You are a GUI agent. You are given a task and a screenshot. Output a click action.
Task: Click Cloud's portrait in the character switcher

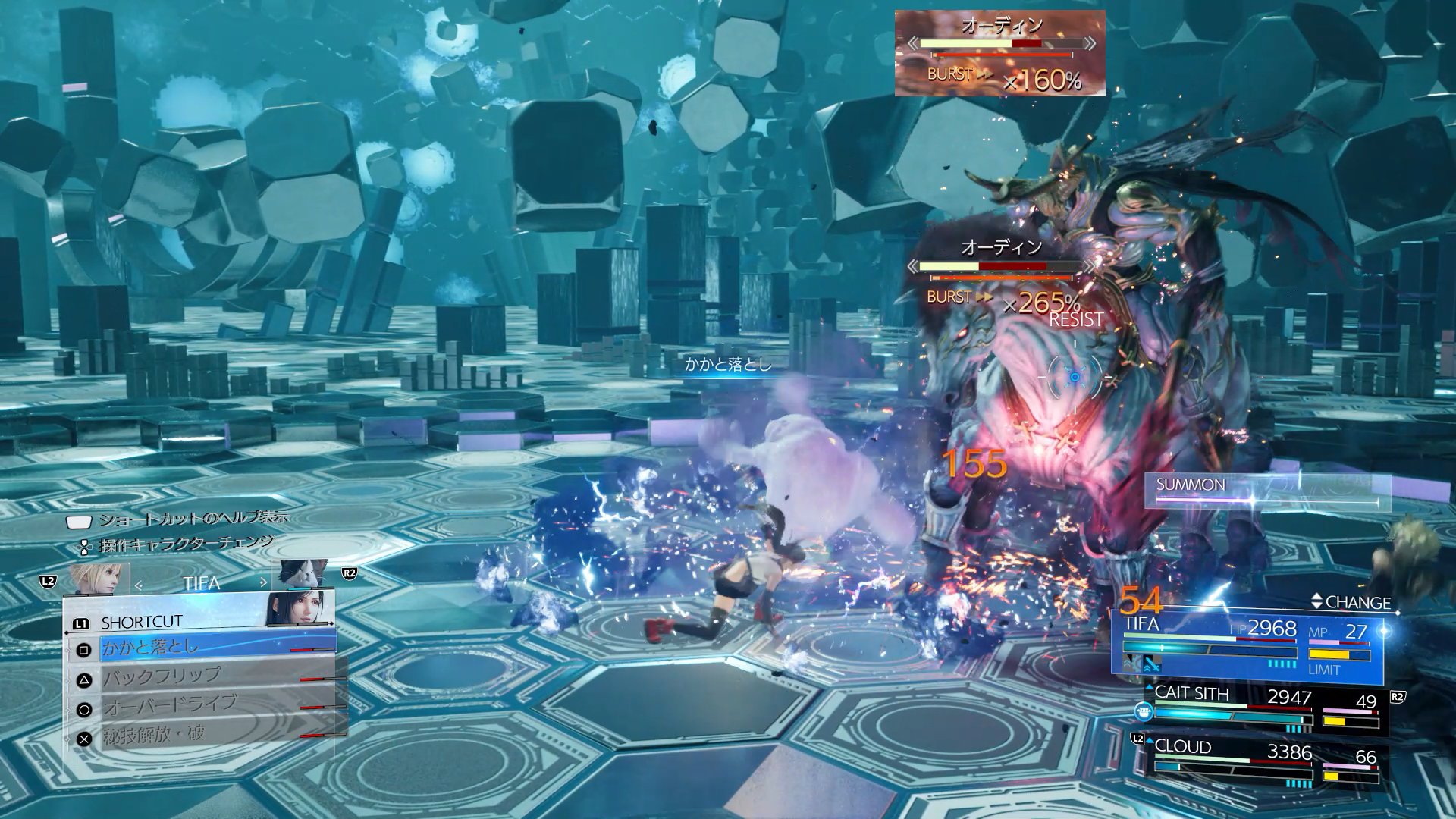pos(96,579)
